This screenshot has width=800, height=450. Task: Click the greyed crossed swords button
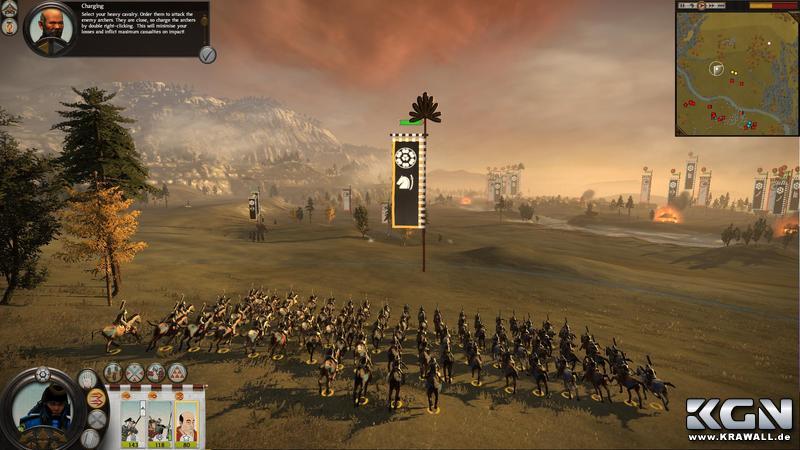(96, 418)
